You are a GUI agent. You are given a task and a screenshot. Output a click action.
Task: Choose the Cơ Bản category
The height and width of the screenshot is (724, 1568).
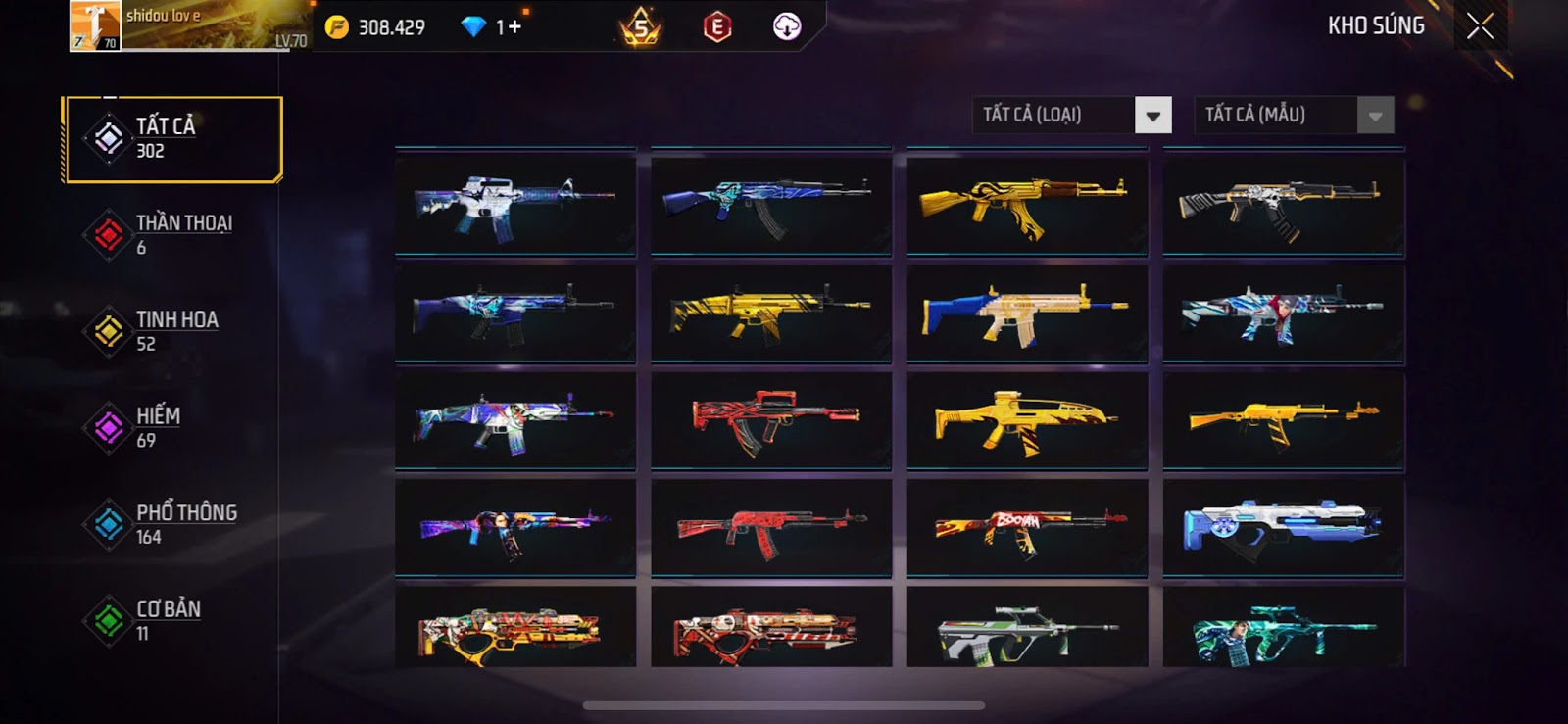pos(172,620)
